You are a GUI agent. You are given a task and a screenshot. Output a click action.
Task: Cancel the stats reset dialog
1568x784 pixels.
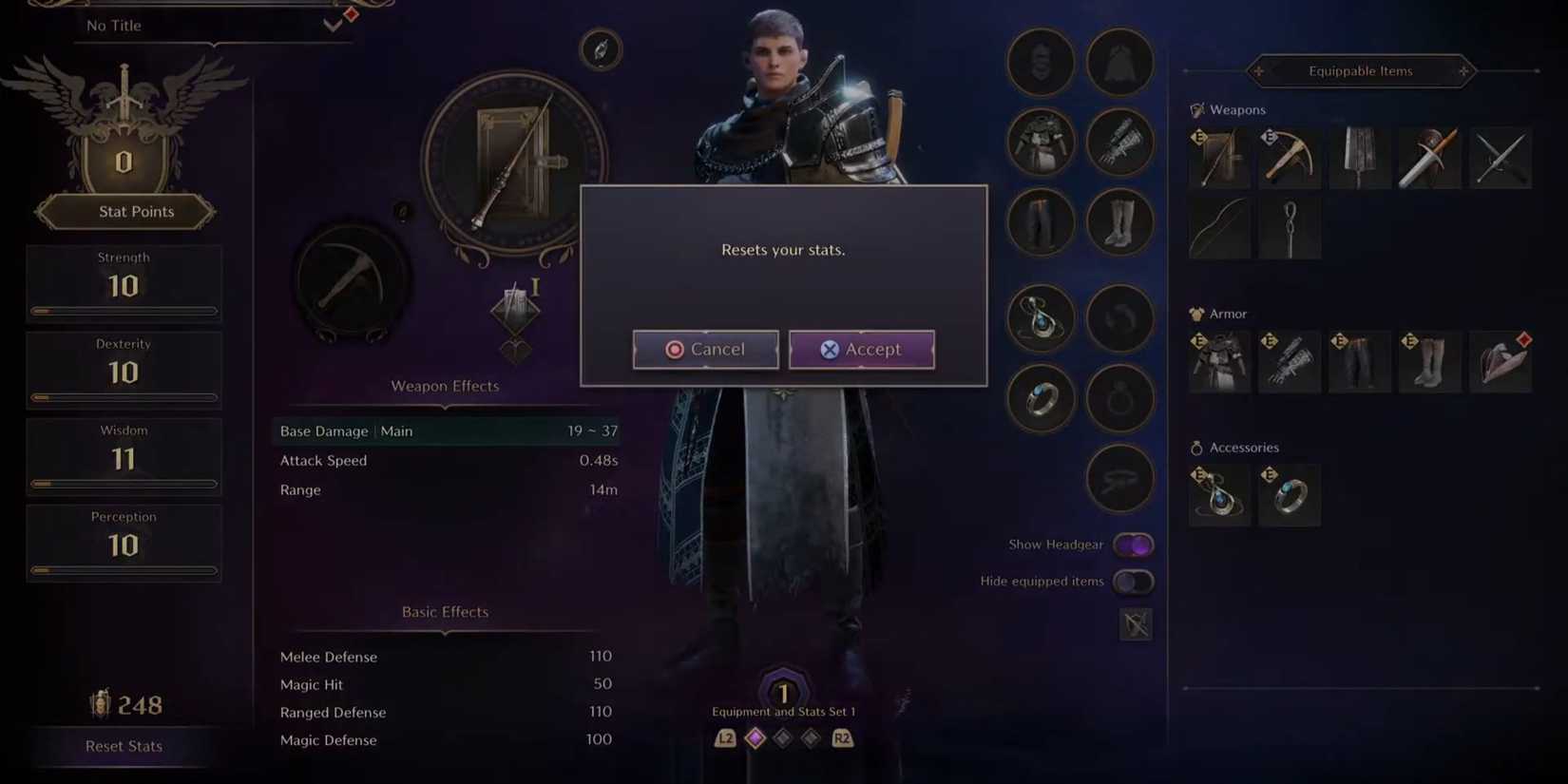coord(705,349)
